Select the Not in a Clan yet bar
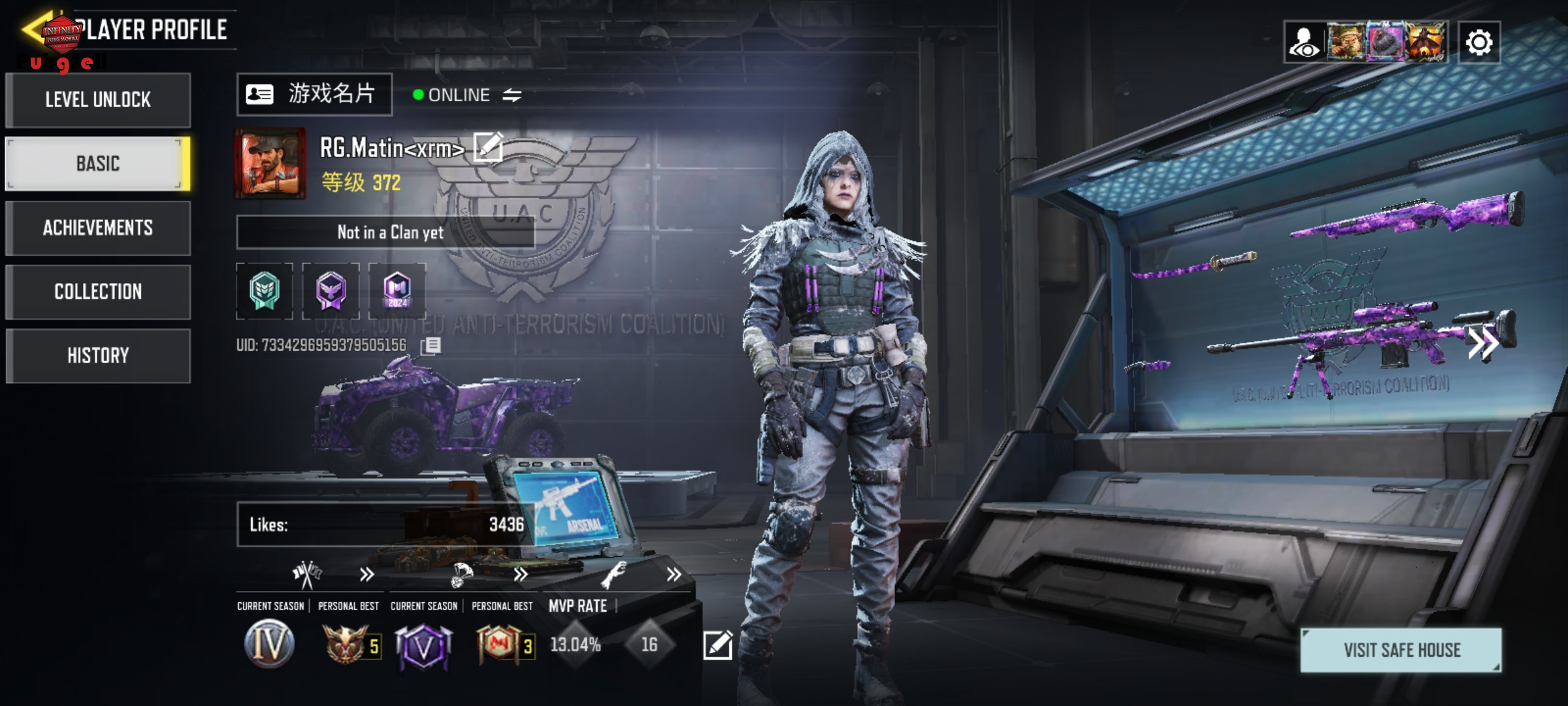Screen dimensions: 1568x706 click(385, 232)
